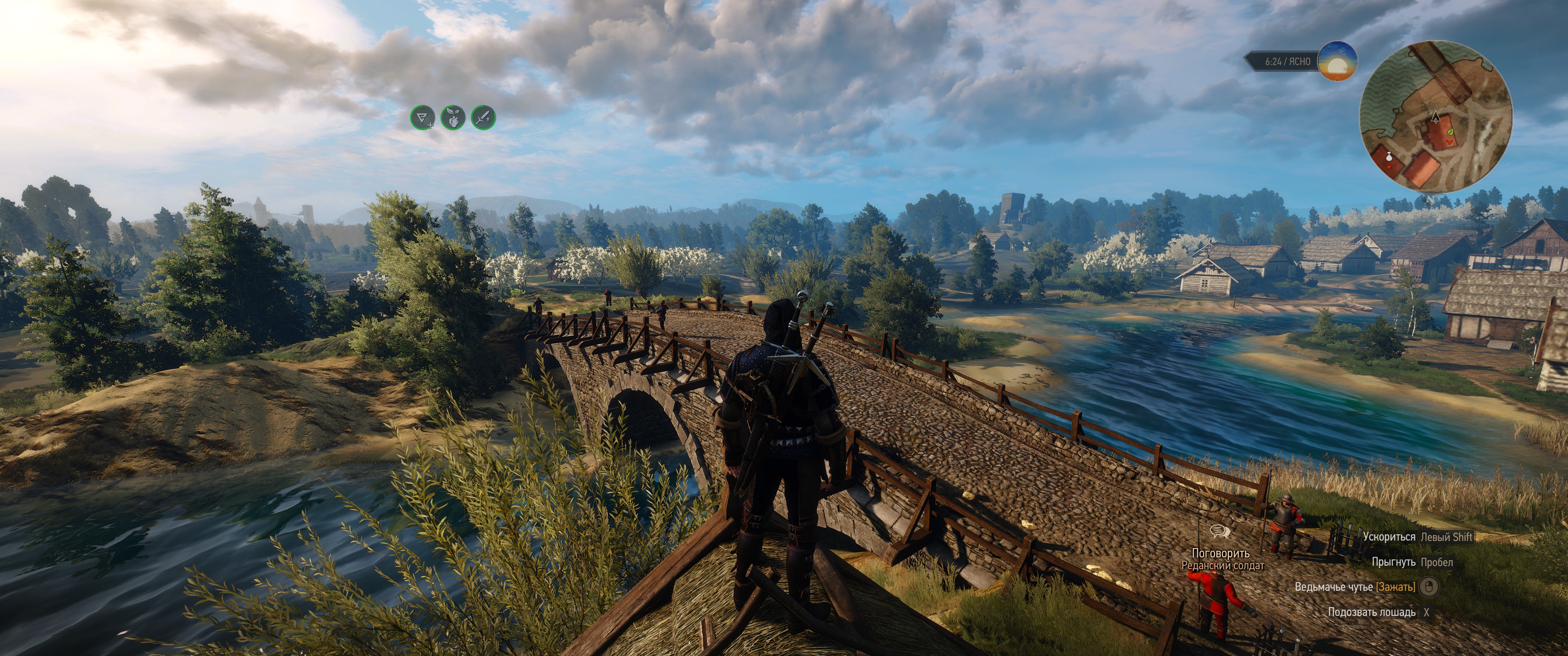Screen dimensions: 1568x656
Task: Click the sunrise weather icon
Action: pyautogui.click(x=1337, y=61)
